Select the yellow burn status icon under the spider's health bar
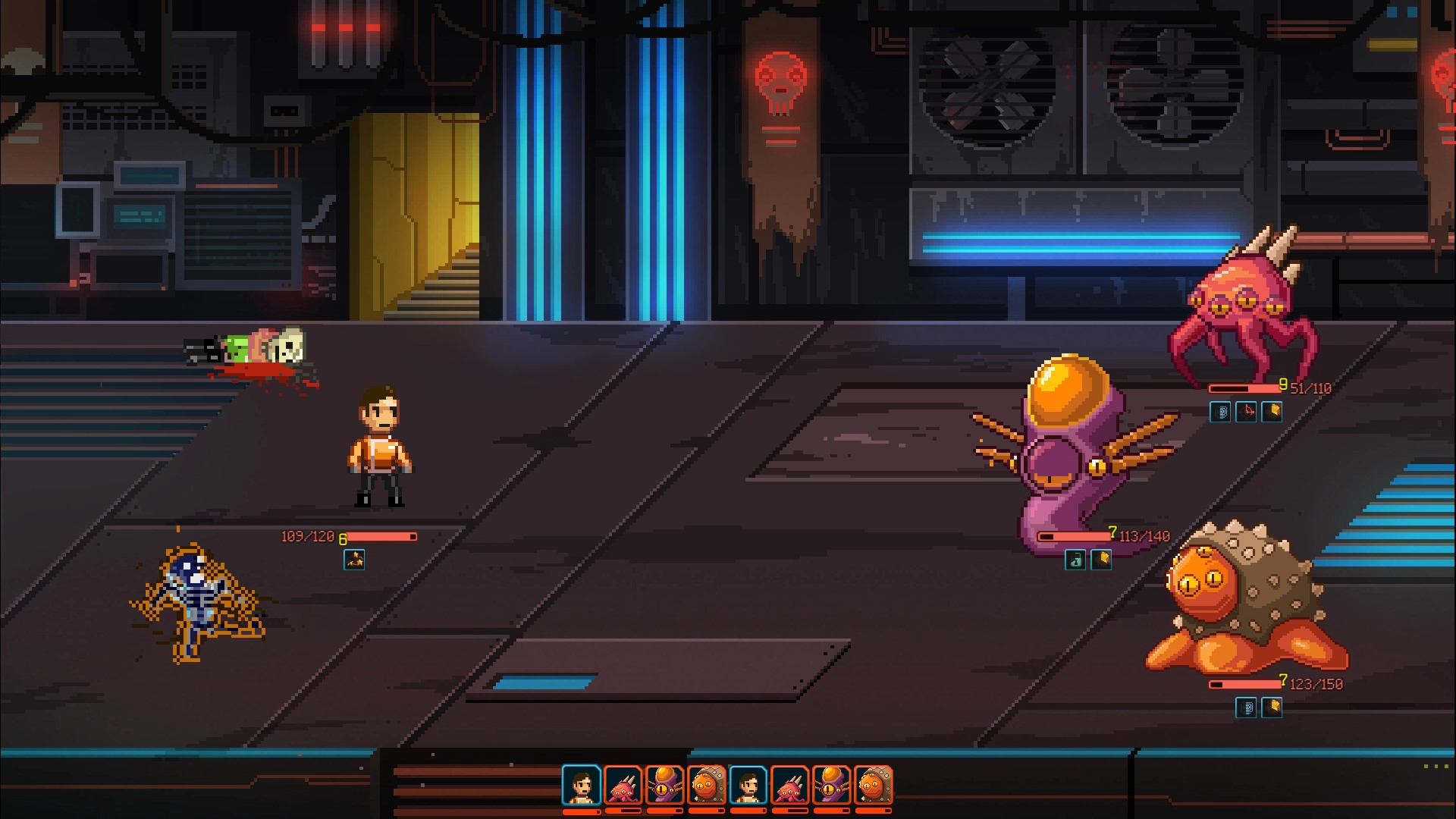 1272,413
